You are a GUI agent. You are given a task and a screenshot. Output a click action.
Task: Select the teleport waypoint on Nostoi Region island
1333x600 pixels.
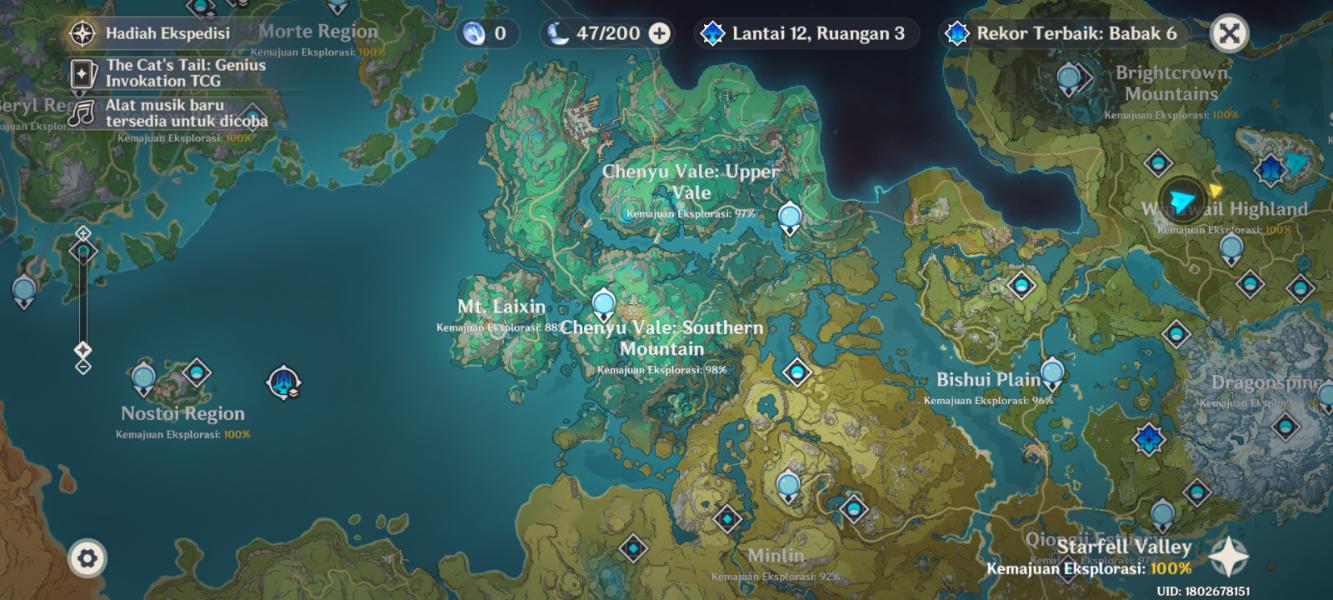tap(143, 378)
